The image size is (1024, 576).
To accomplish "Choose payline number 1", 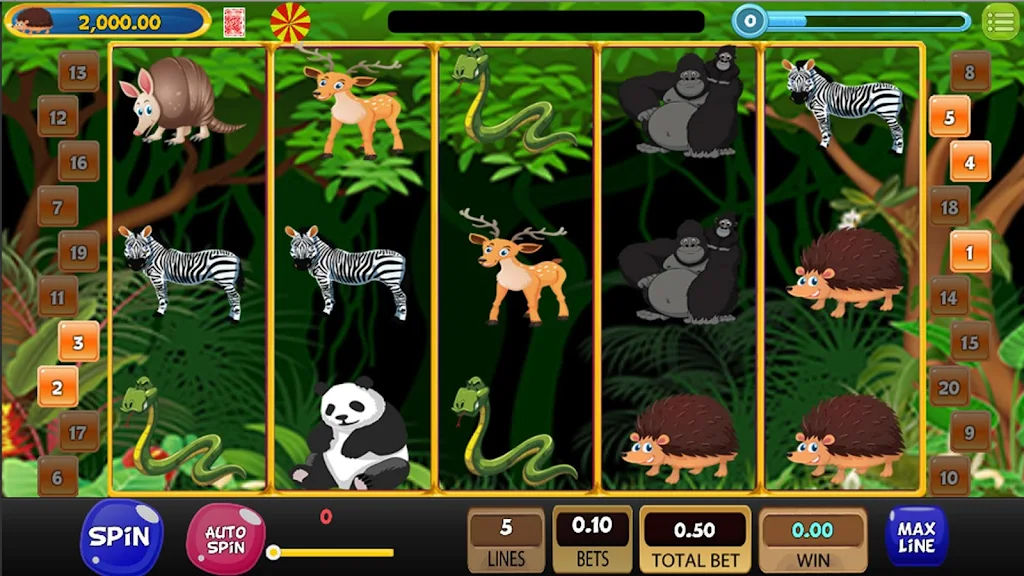I will [969, 252].
